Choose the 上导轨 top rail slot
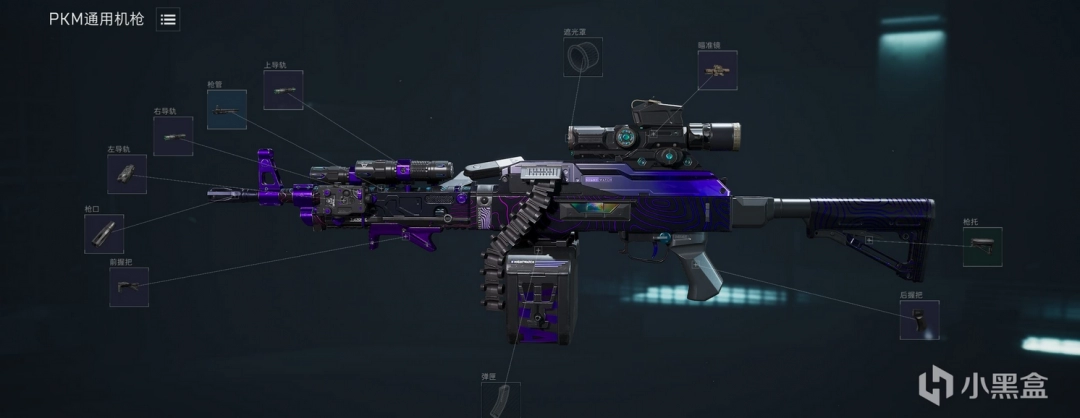This screenshot has width=1080, height=418. click(x=283, y=90)
